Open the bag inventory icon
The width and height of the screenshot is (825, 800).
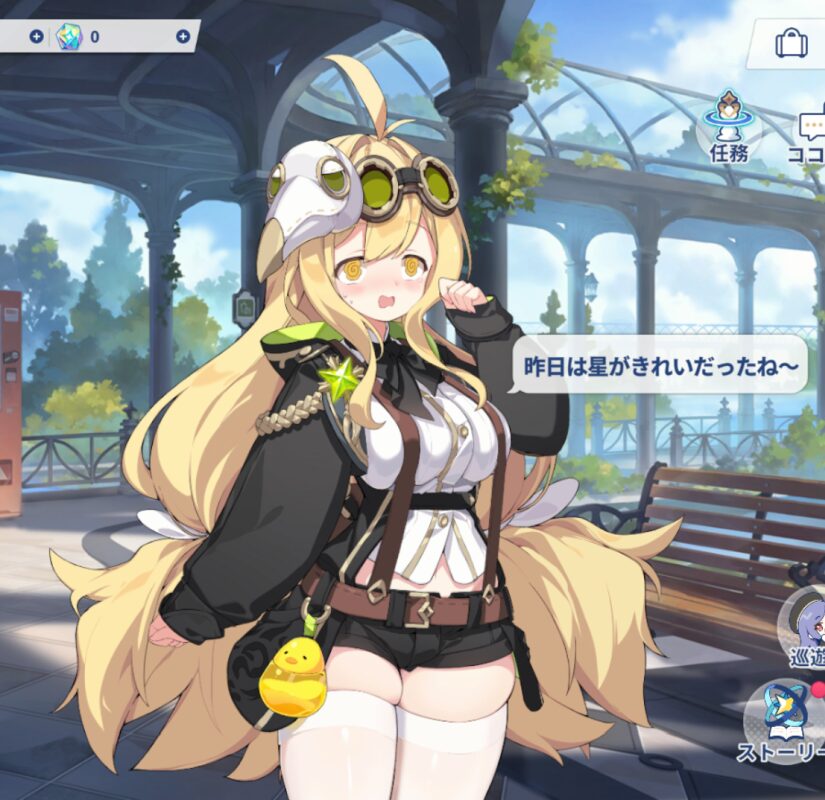pyautogui.click(x=792, y=44)
